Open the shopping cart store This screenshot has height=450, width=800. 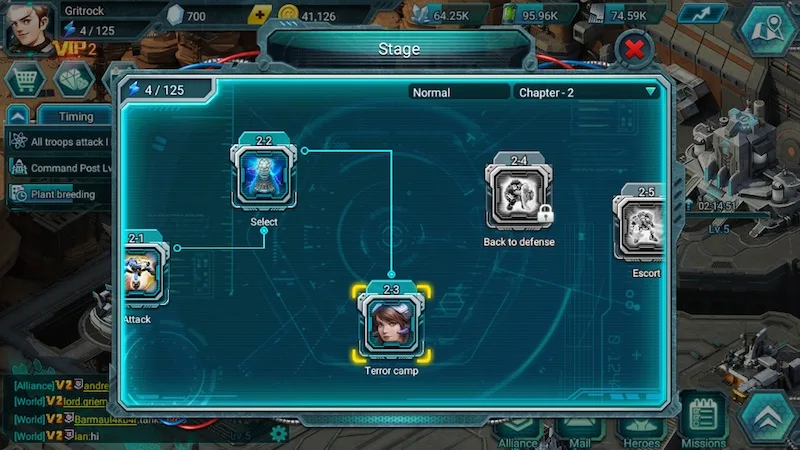point(22,80)
